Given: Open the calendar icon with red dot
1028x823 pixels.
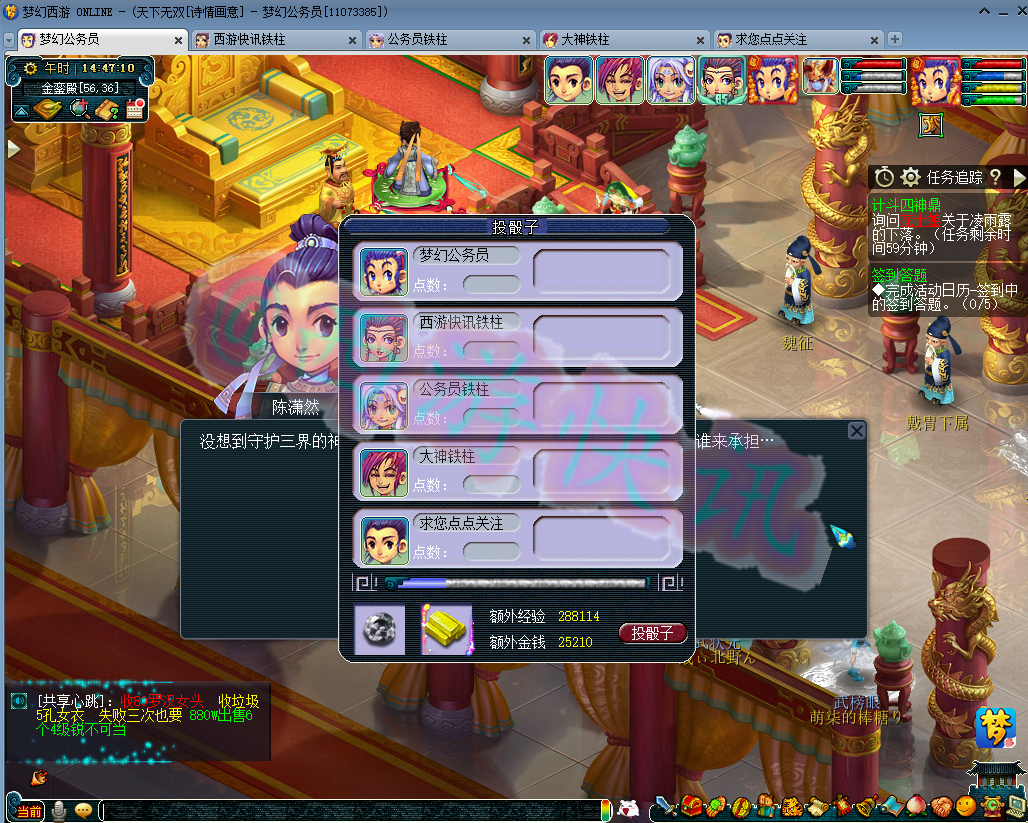Looking at the screenshot, I should 135,108.
